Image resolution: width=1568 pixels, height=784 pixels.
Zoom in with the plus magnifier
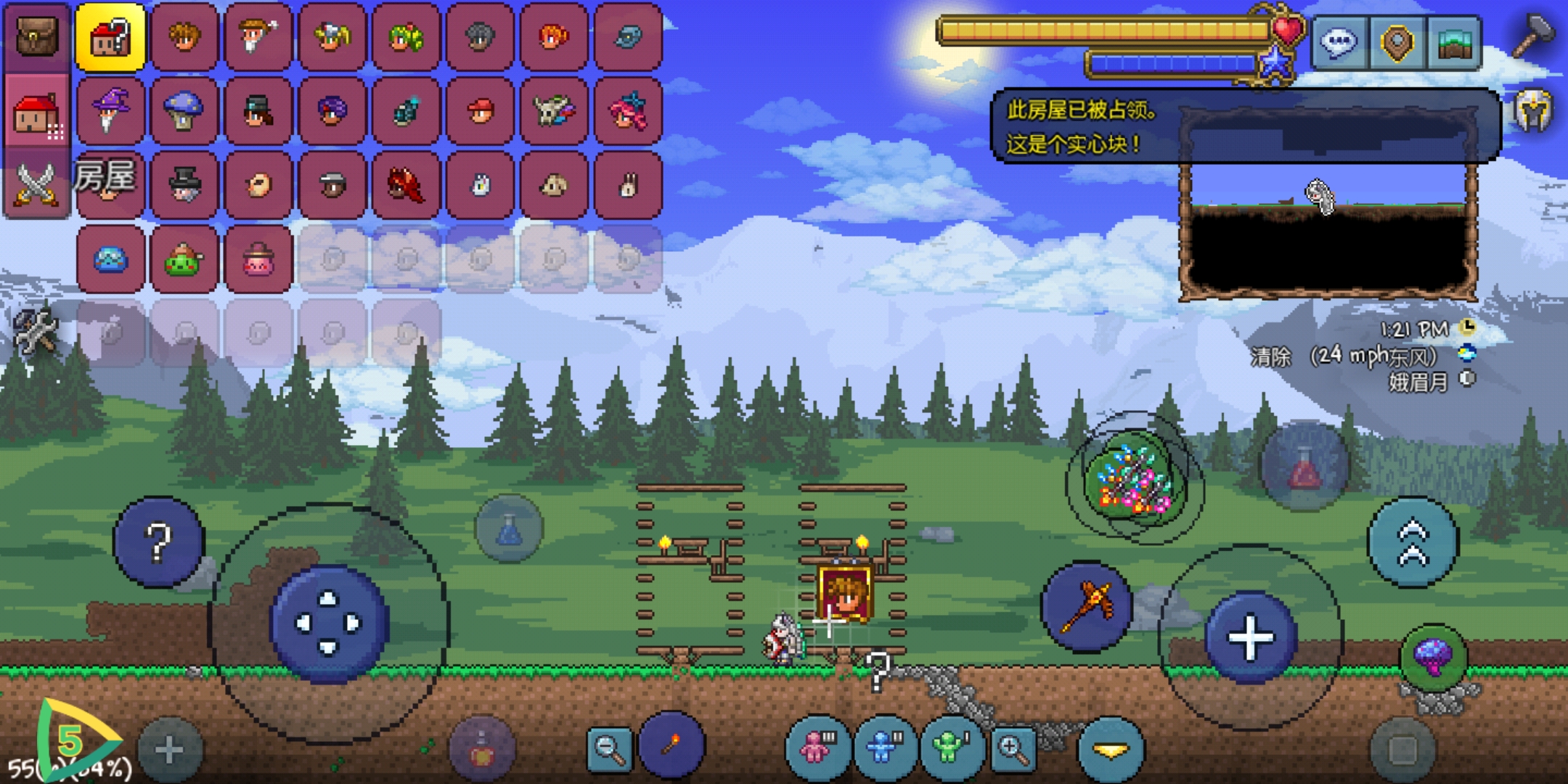1013,748
